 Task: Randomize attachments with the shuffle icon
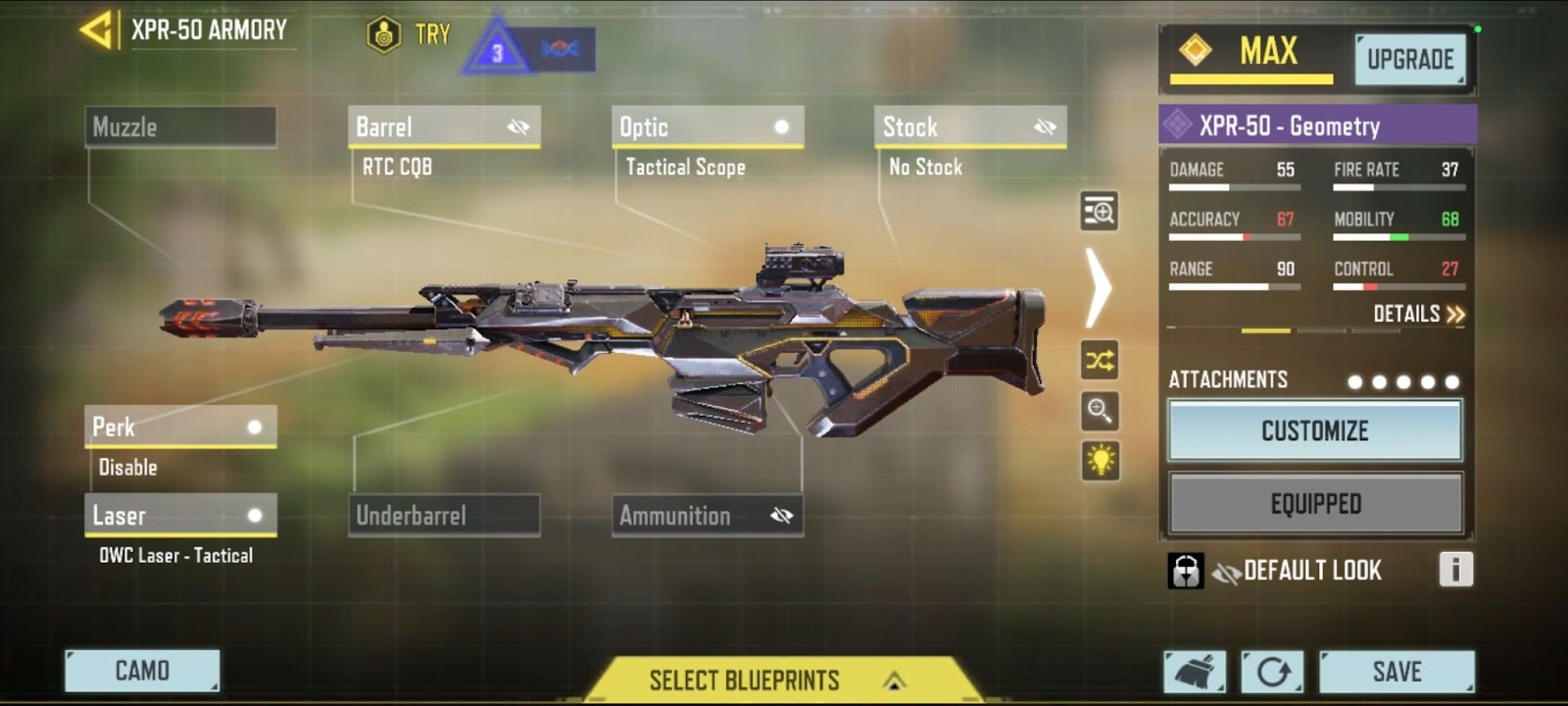click(1100, 361)
